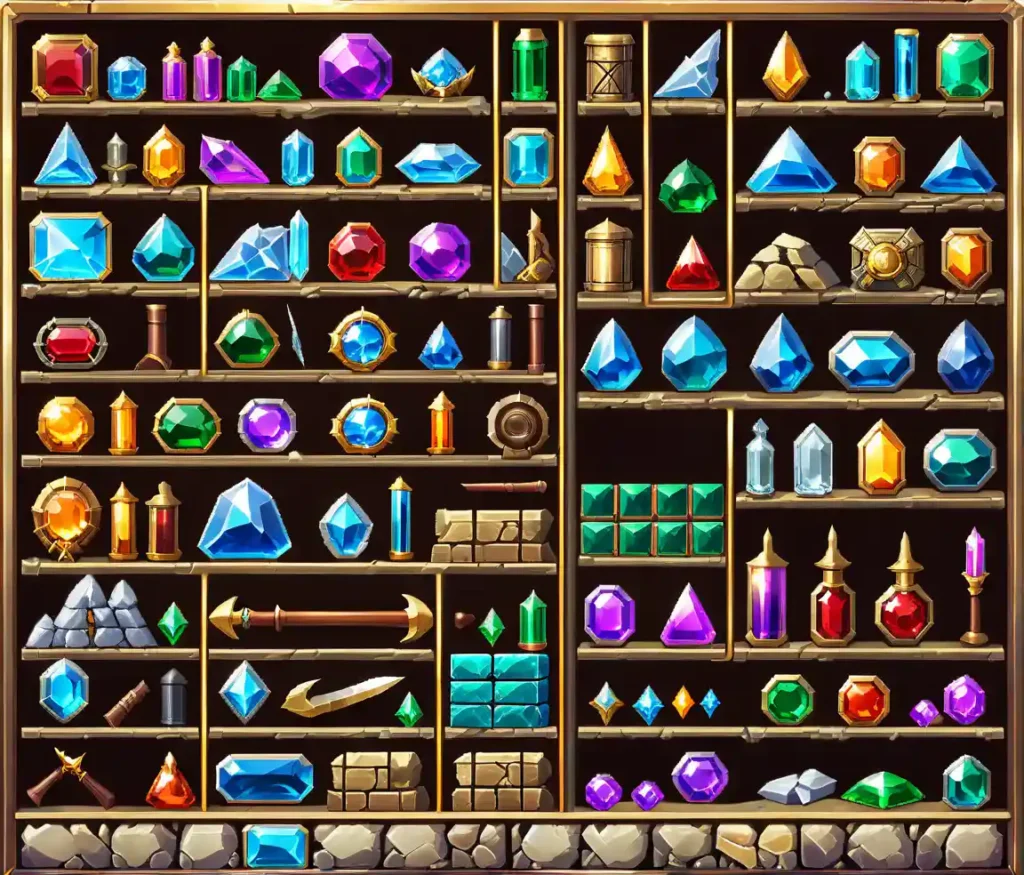Click the grey rock pile

[x=92, y=614]
